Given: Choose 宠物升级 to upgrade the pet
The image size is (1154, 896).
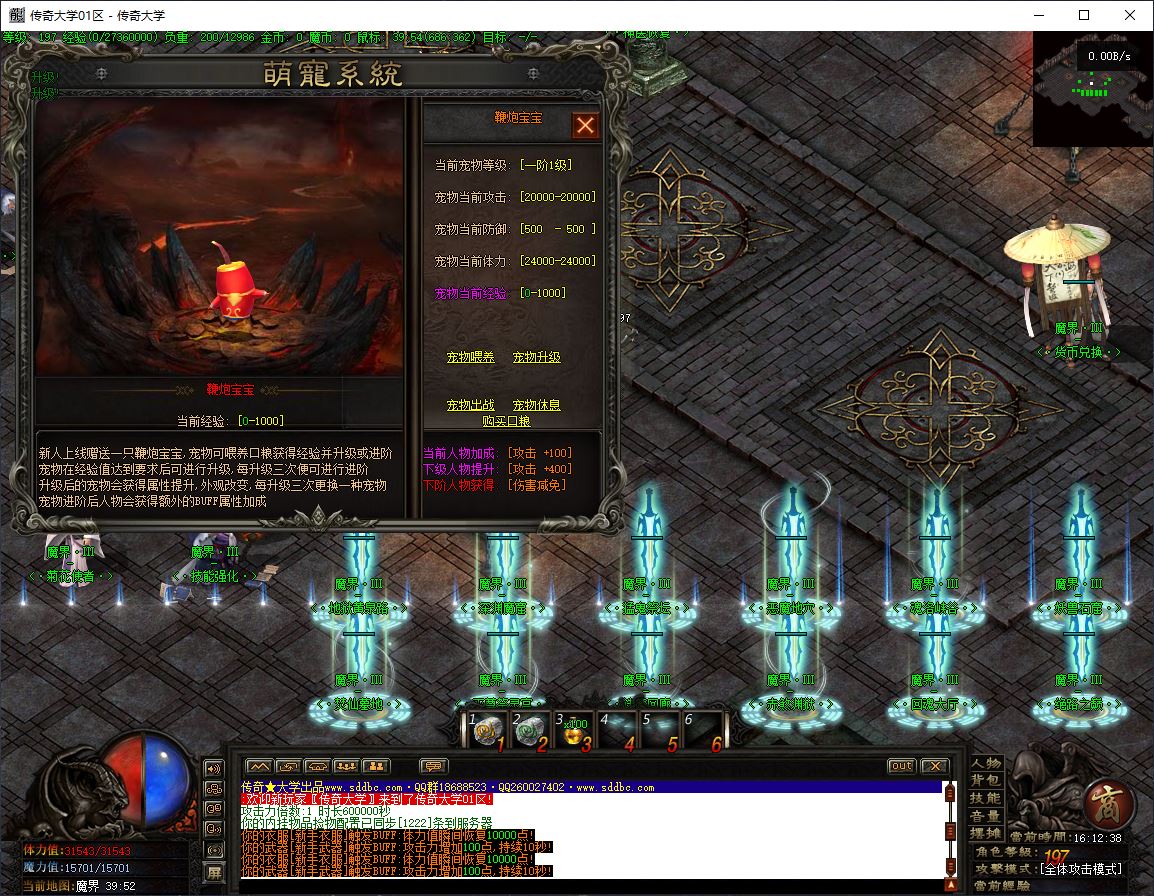Looking at the screenshot, I should tap(536, 357).
